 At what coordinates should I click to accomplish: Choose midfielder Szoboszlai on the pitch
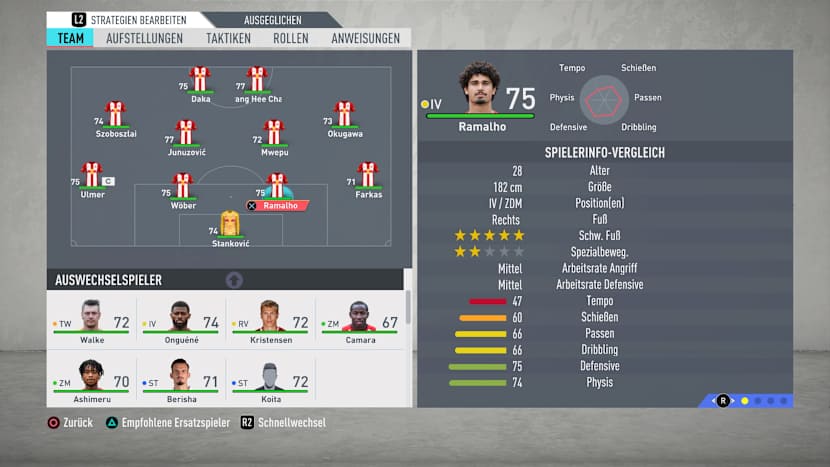tap(115, 115)
